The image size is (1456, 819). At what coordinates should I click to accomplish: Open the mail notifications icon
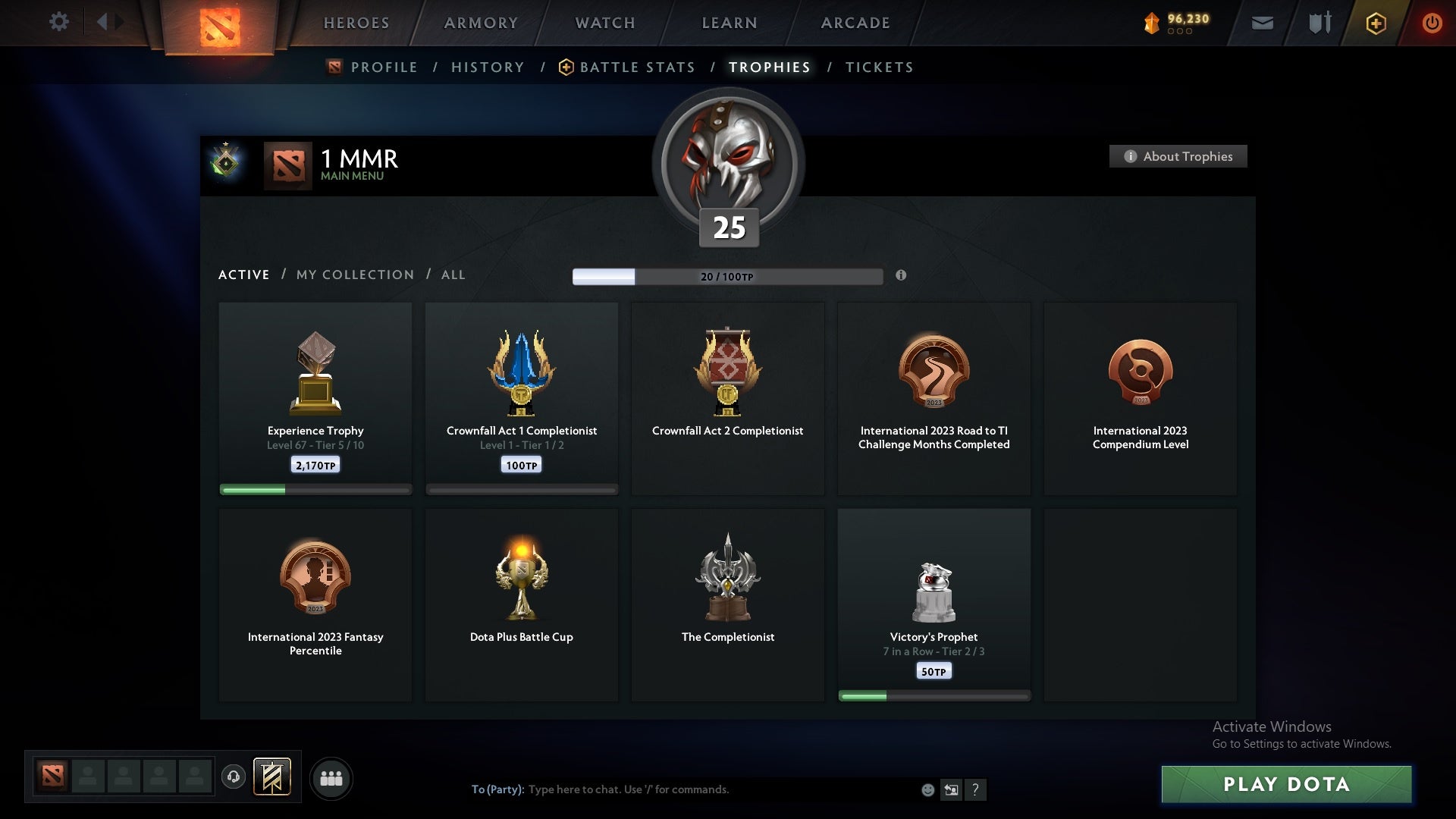(x=1263, y=23)
